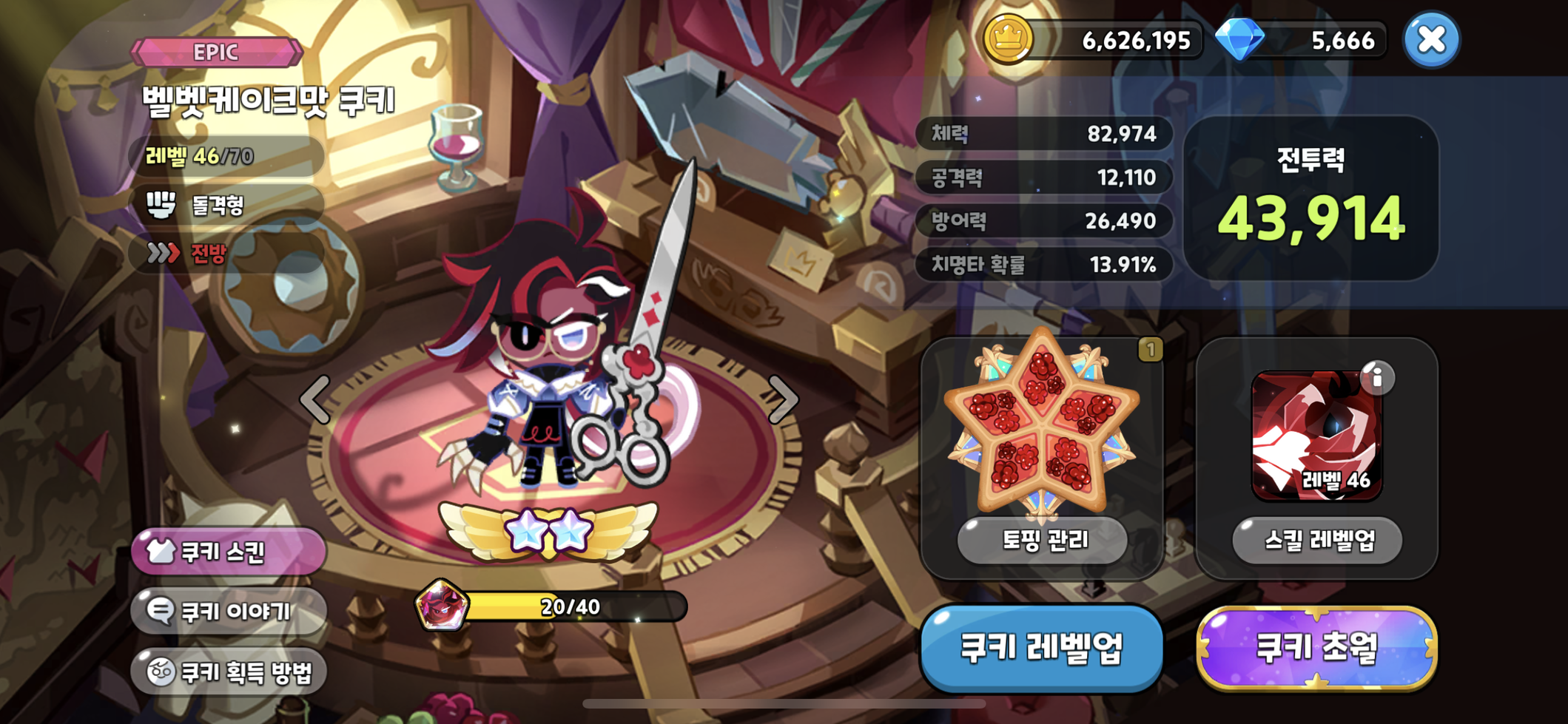
Task: Switch to previous cookie with left arrow
Action: pyautogui.click(x=316, y=399)
